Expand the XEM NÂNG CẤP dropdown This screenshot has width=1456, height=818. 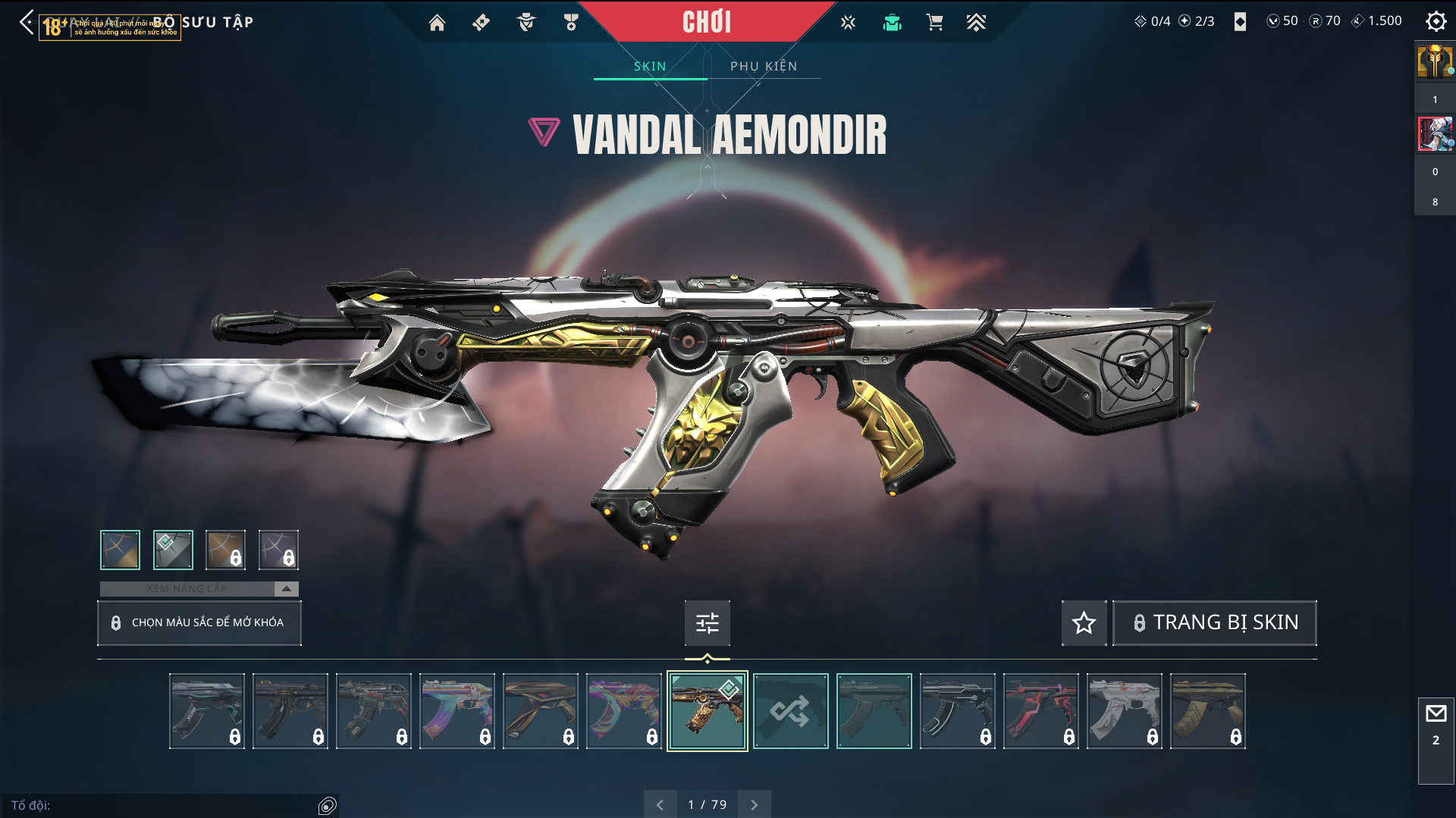coord(286,588)
